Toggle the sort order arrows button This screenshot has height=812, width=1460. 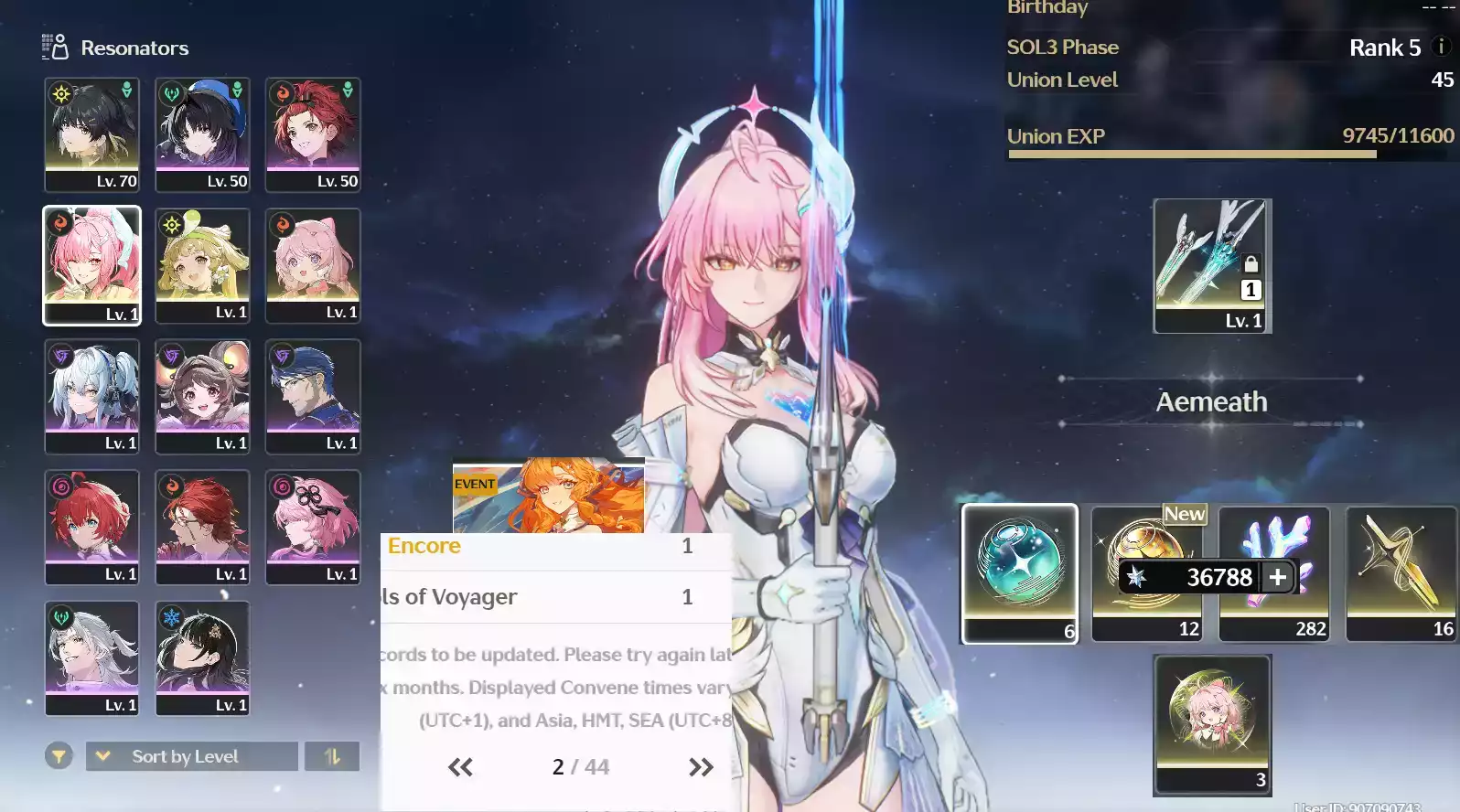(x=332, y=756)
